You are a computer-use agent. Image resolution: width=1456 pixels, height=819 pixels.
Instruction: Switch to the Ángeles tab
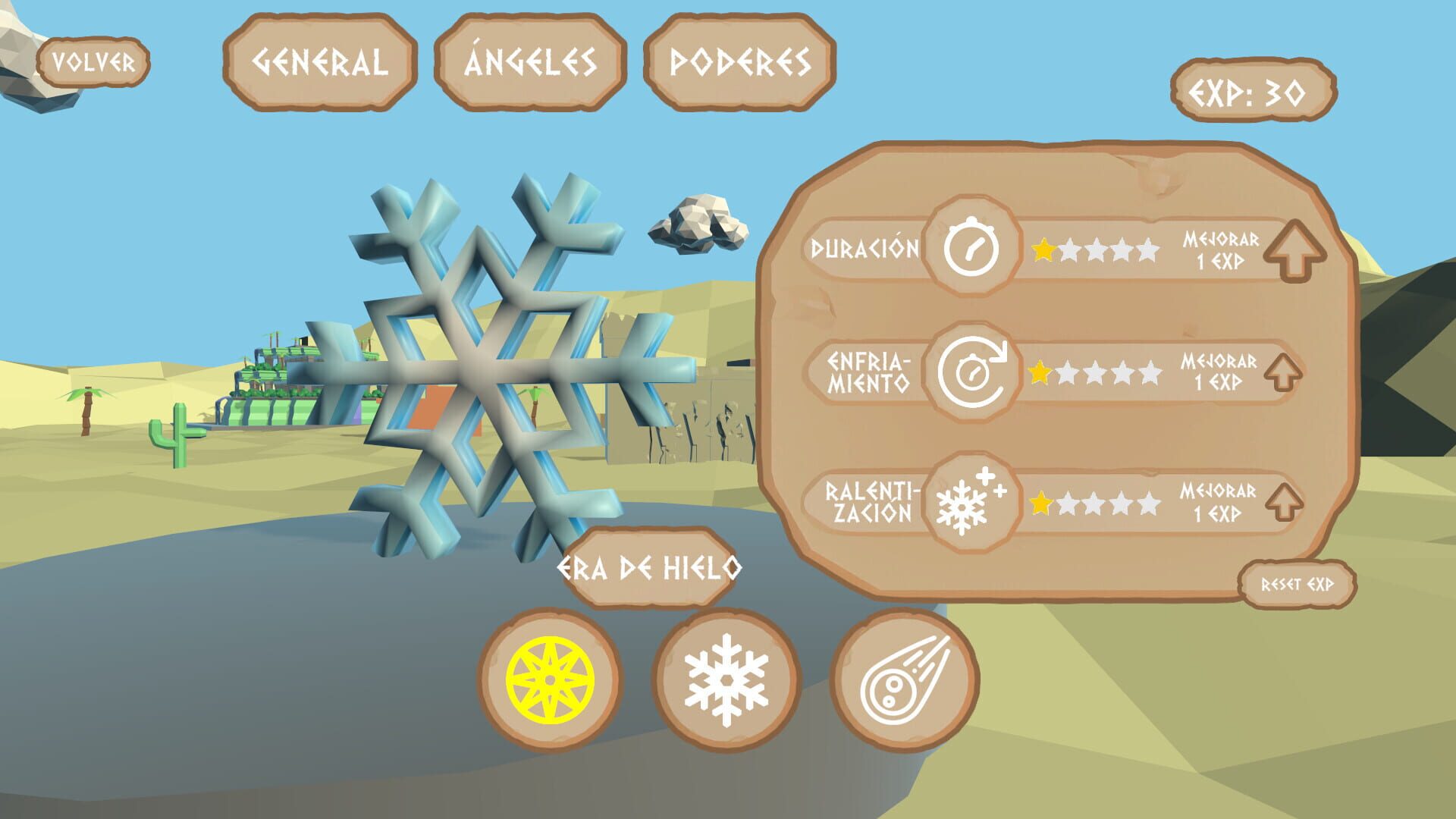tap(529, 63)
